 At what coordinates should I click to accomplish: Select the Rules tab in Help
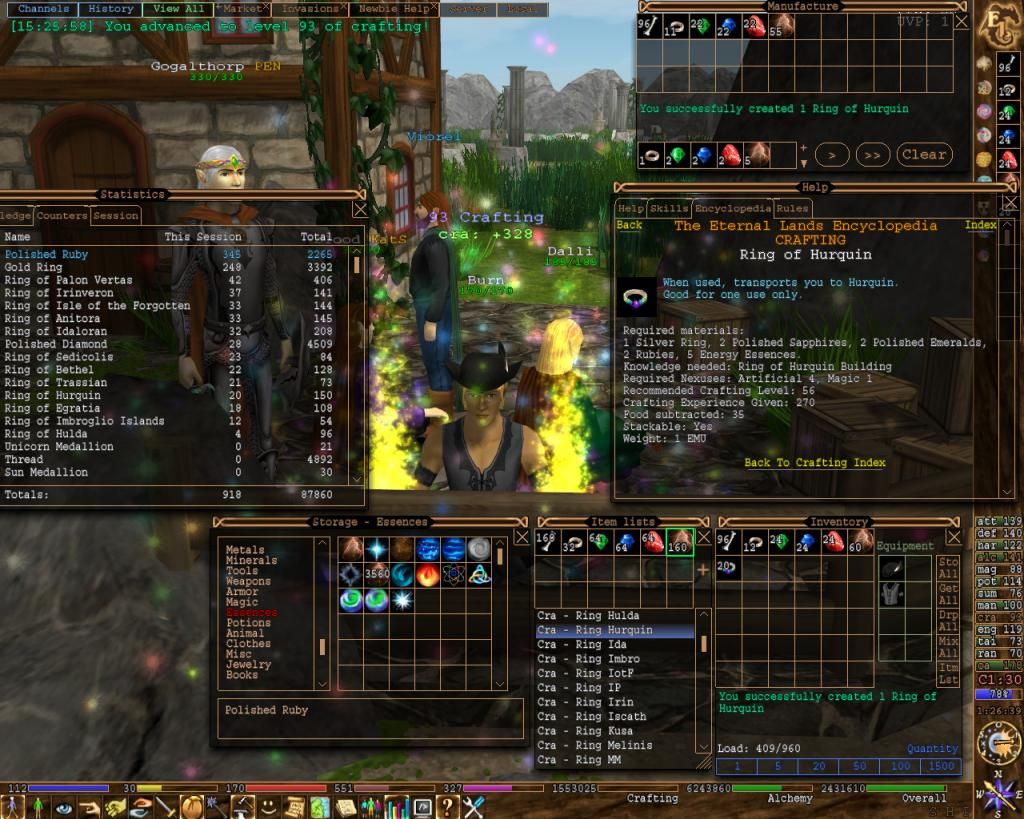792,209
